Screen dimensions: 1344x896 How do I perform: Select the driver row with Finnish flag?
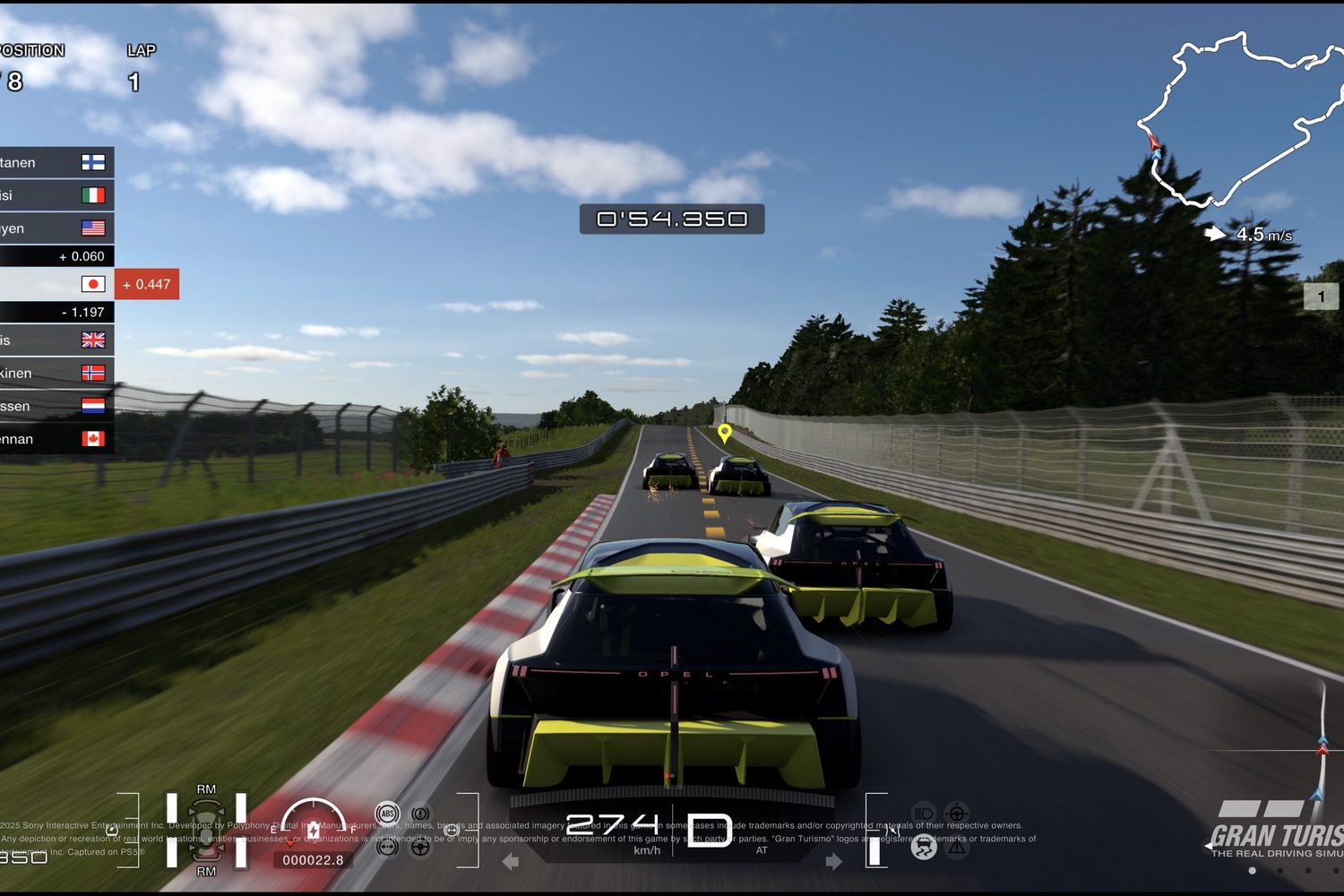pyautogui.click(x=56, y=162)
